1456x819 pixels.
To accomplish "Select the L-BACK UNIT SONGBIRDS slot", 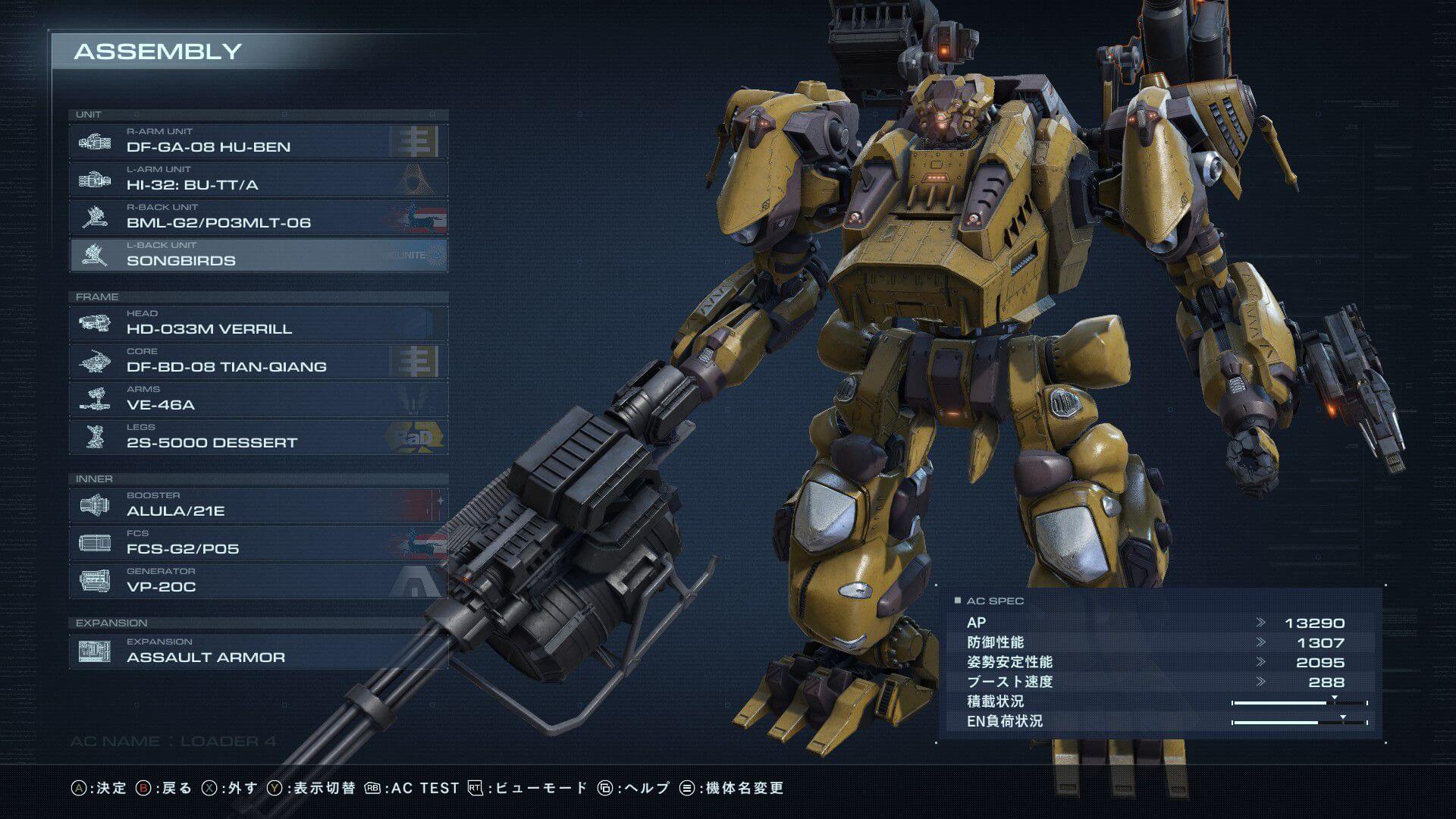I will [258, 255].
